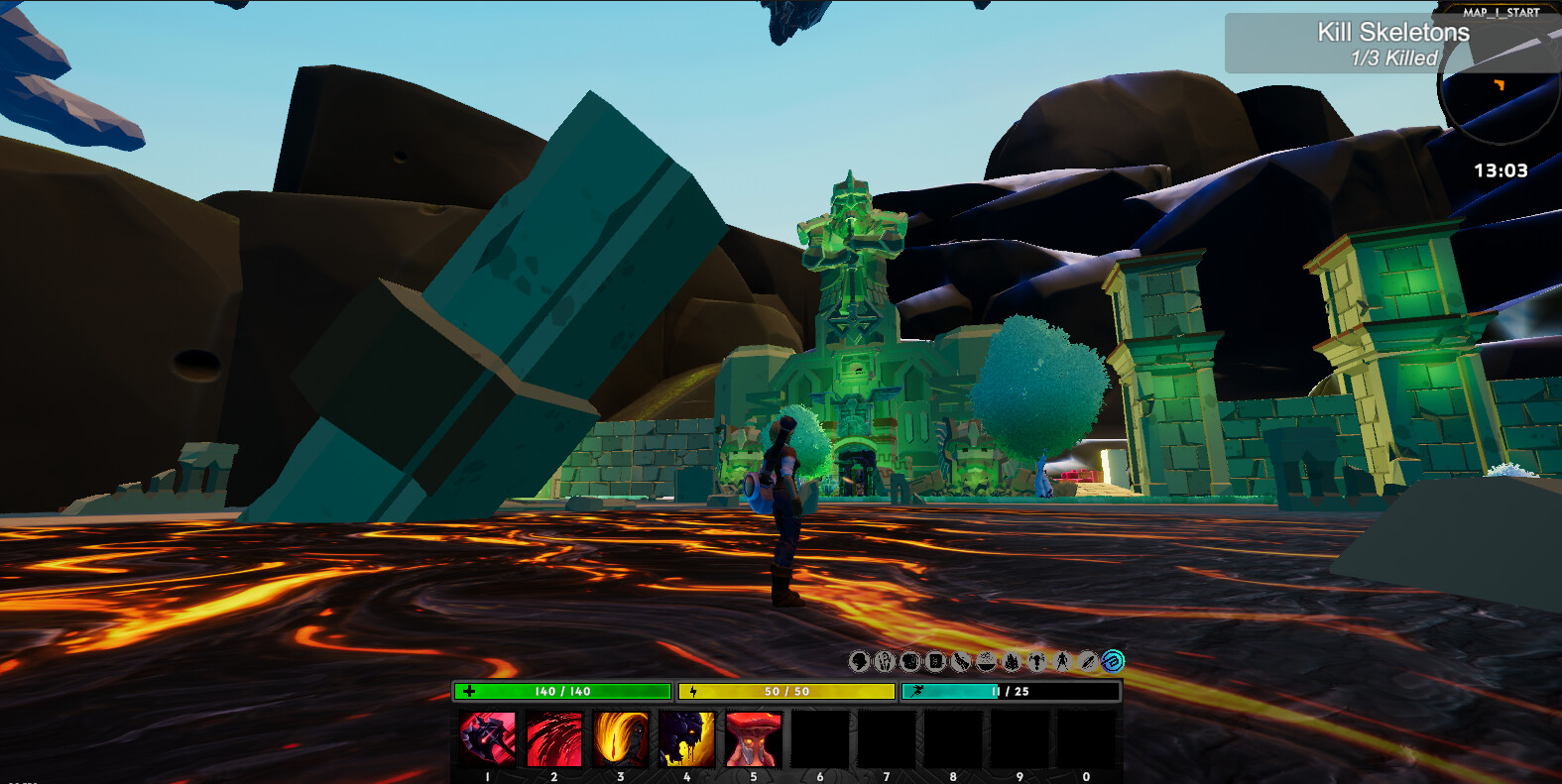Open the cooking pot icon
Viewport: 1562px width, 784px height.
(x=985, y=661)
